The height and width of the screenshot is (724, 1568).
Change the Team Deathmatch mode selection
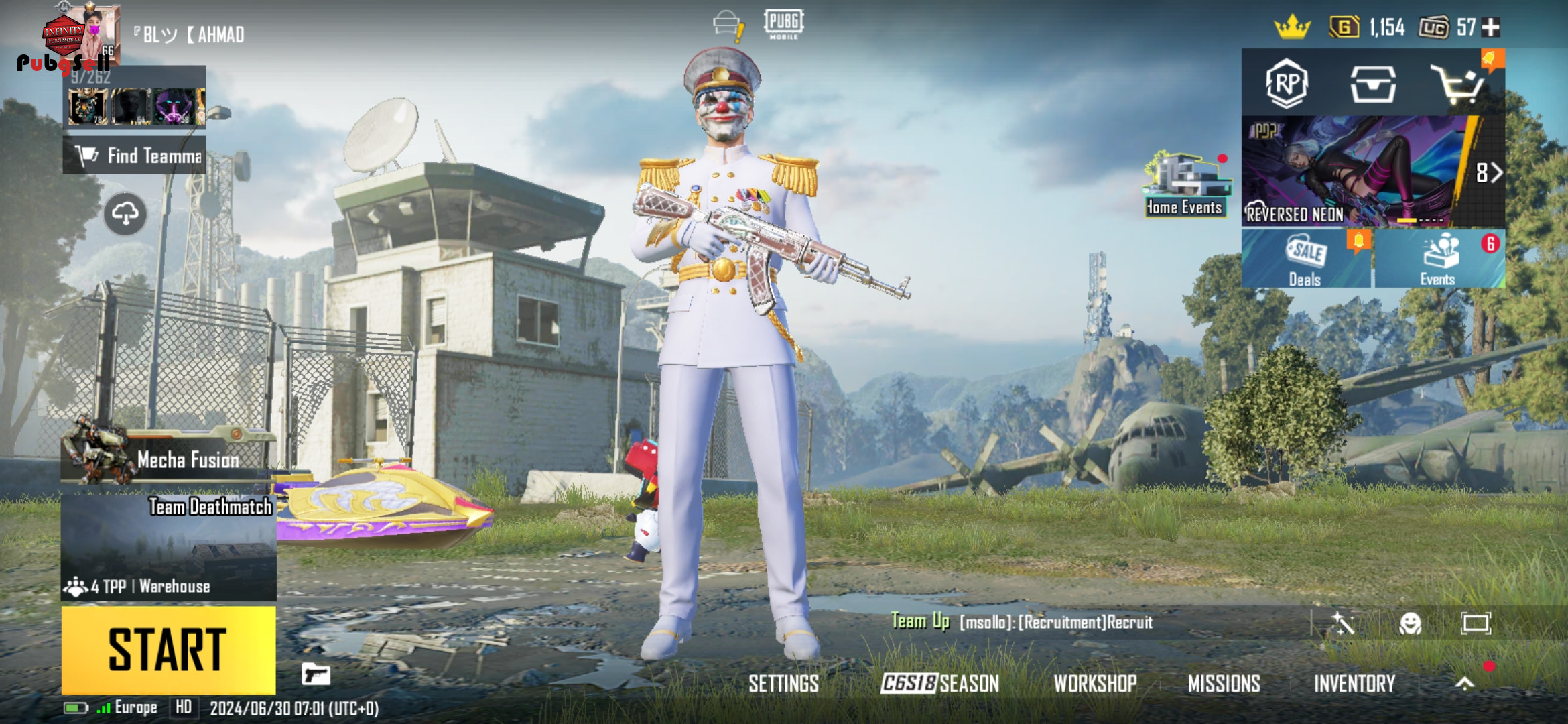(x=168, y=546)
